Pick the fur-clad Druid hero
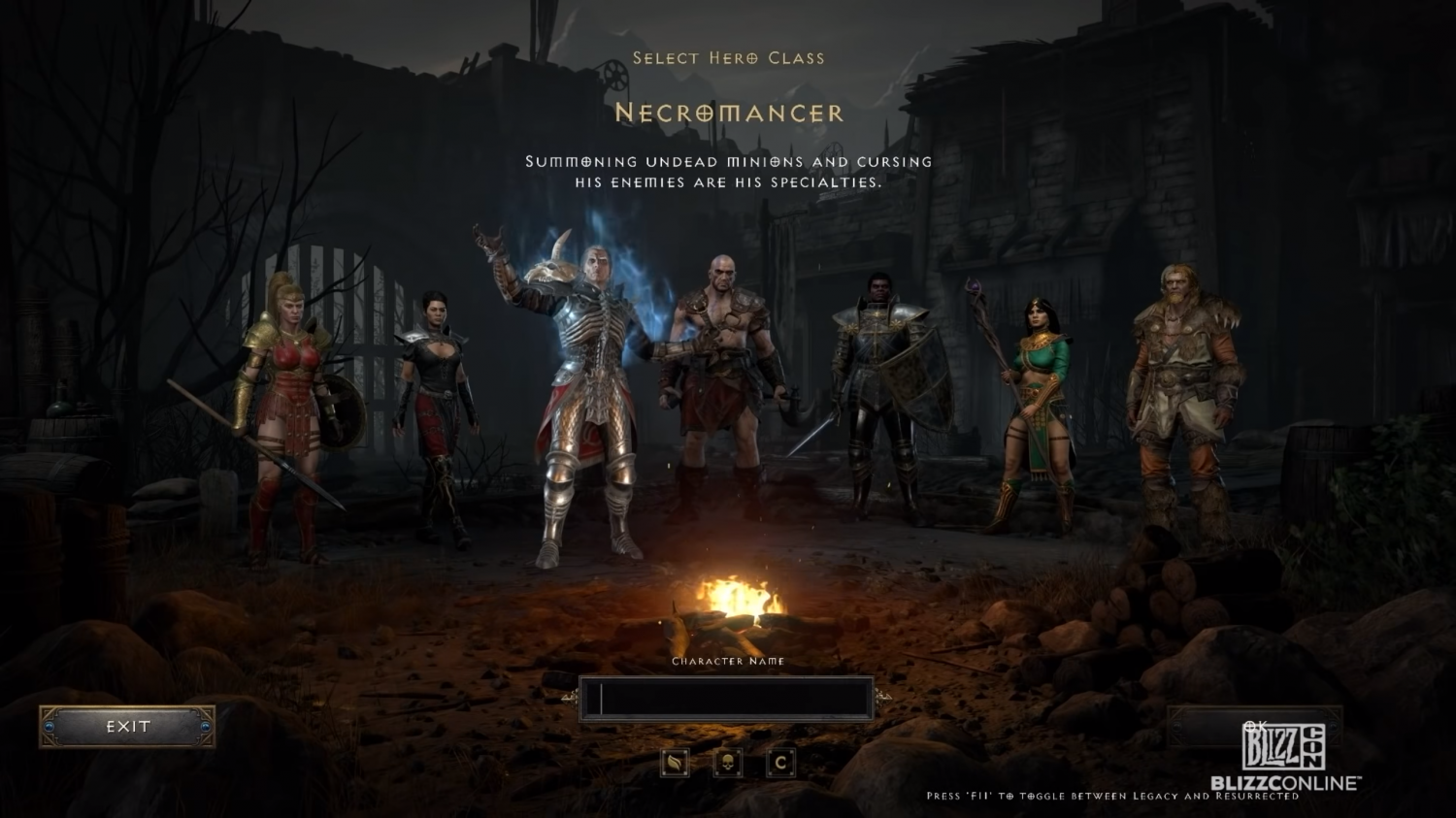The image size is (1456, 818). 1182,388
